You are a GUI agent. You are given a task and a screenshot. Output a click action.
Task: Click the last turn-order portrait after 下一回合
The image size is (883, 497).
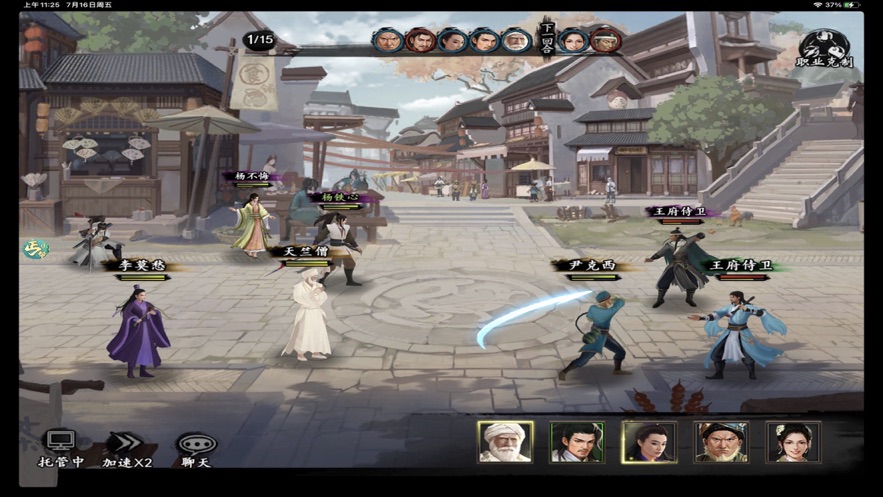[x=604, y=41]
